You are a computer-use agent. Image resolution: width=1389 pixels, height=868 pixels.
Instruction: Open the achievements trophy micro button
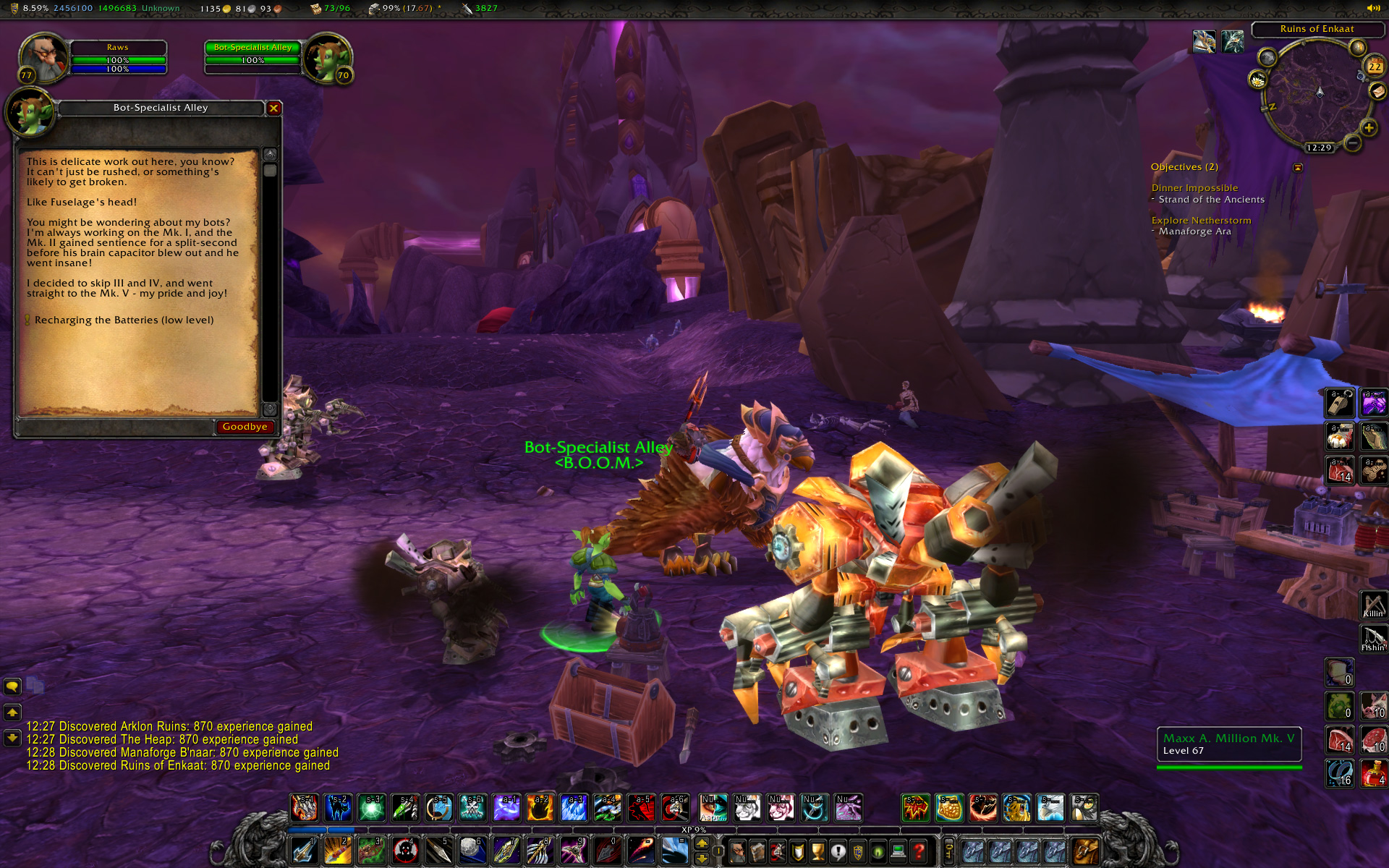click(x=817, y=851)
